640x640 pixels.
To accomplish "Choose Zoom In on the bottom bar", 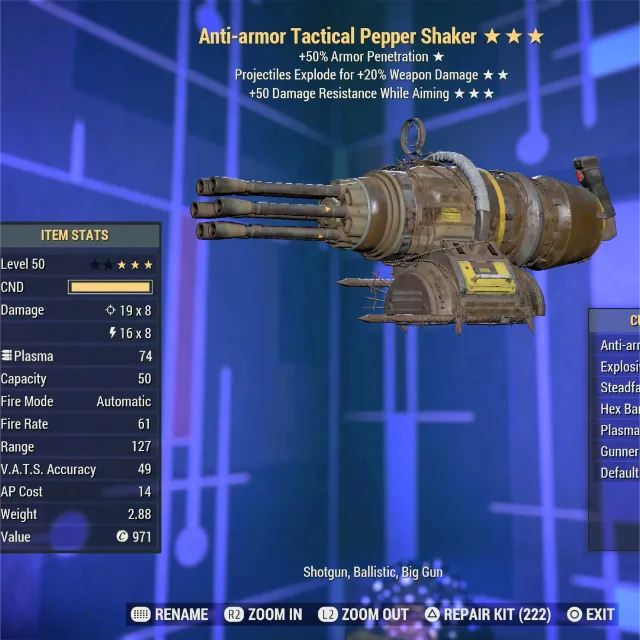I will (264, 614).
